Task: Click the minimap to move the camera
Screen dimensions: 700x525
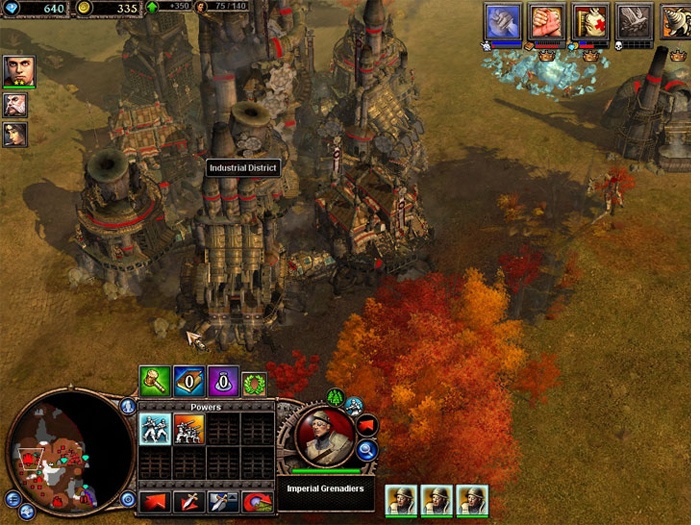Action: (62, 450)
